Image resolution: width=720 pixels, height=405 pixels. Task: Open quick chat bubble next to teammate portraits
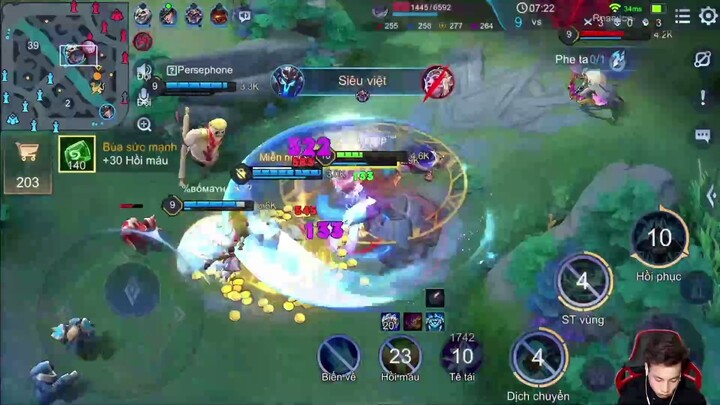click(244, 15)
